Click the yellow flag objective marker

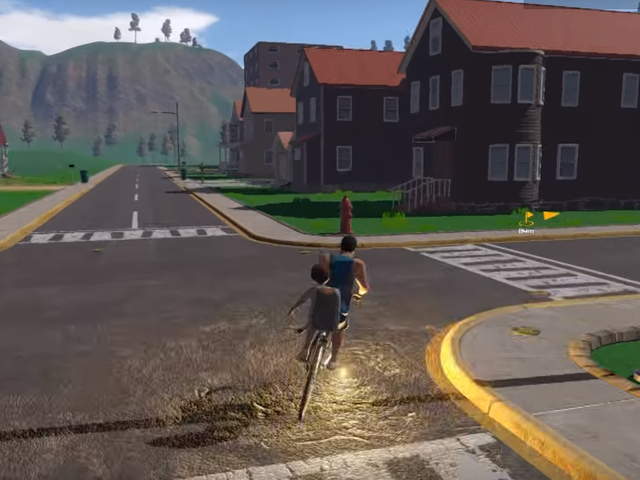click(527, 217)
